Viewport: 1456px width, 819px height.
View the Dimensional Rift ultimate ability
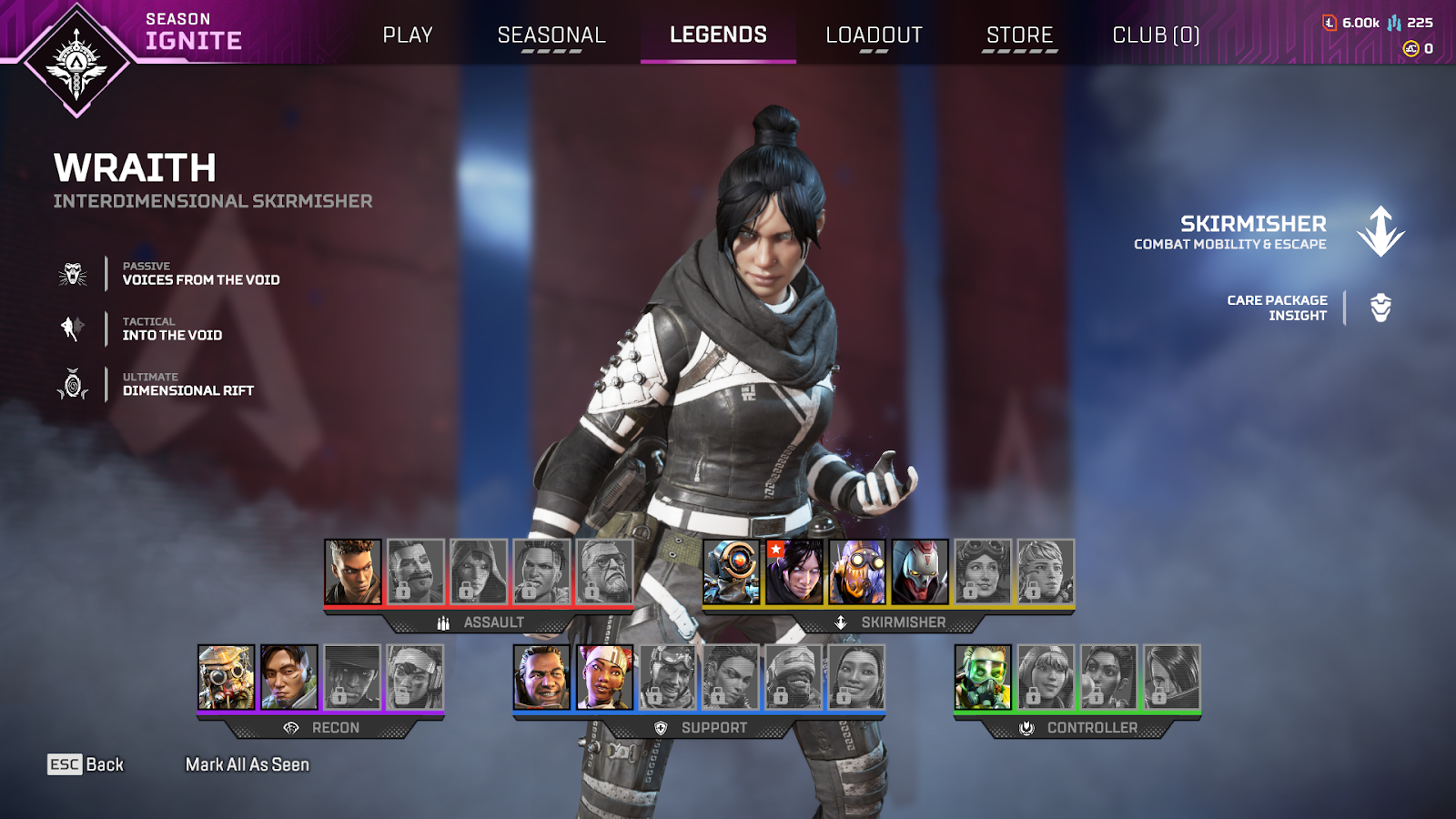point(187,390)
